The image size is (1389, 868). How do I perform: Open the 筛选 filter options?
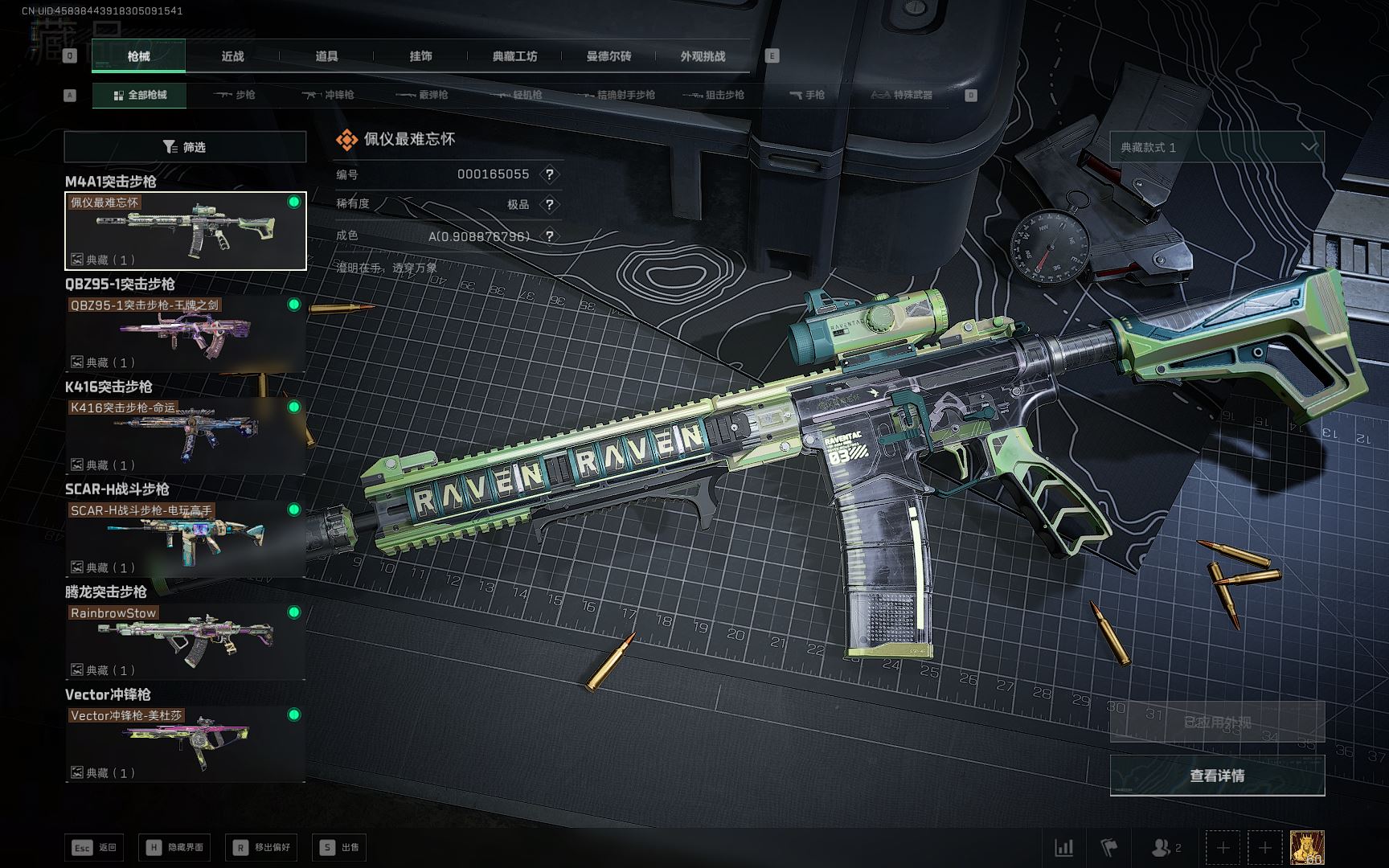(x=185, y=147)
